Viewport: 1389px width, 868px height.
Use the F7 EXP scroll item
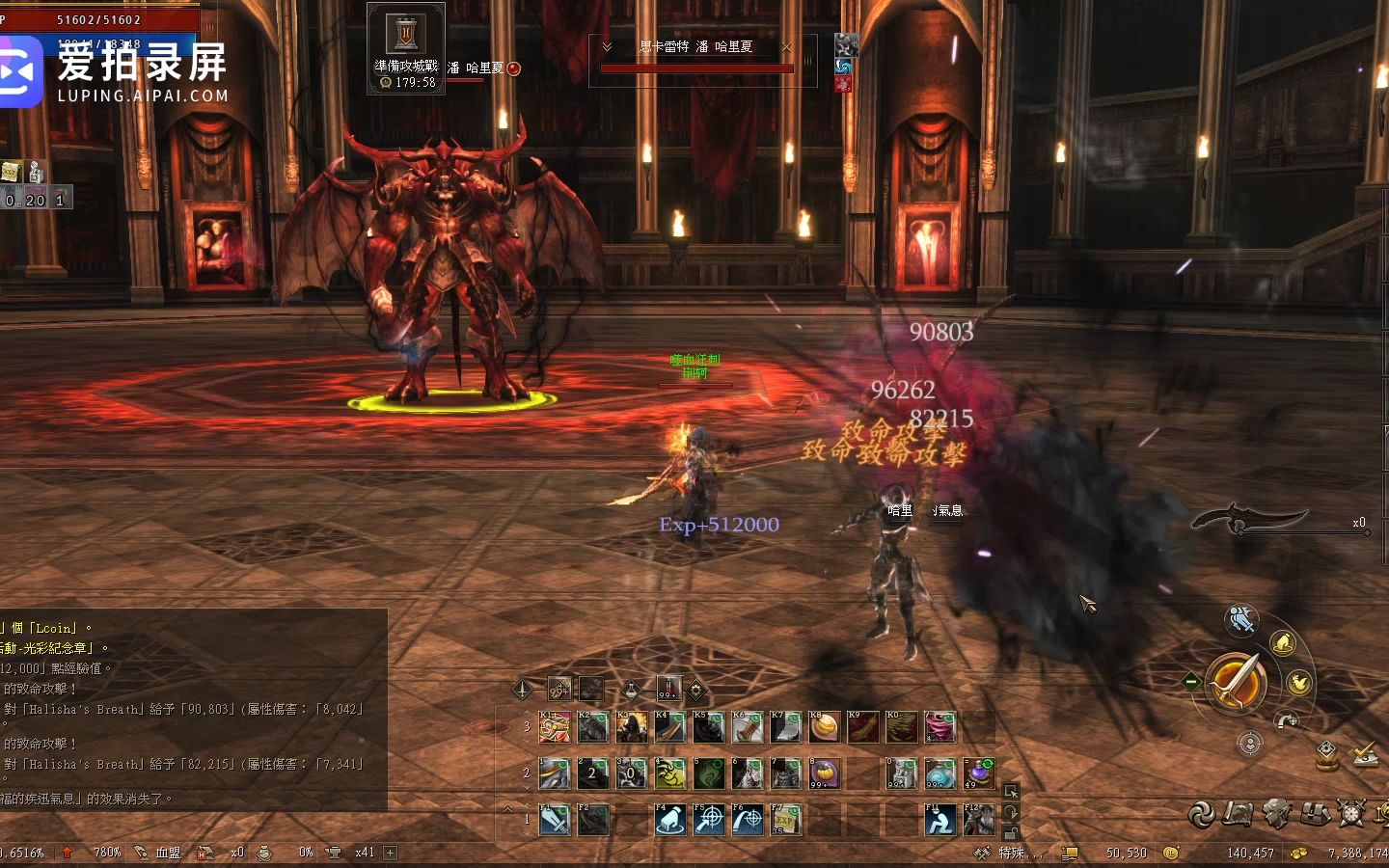[x=786, y=820]
